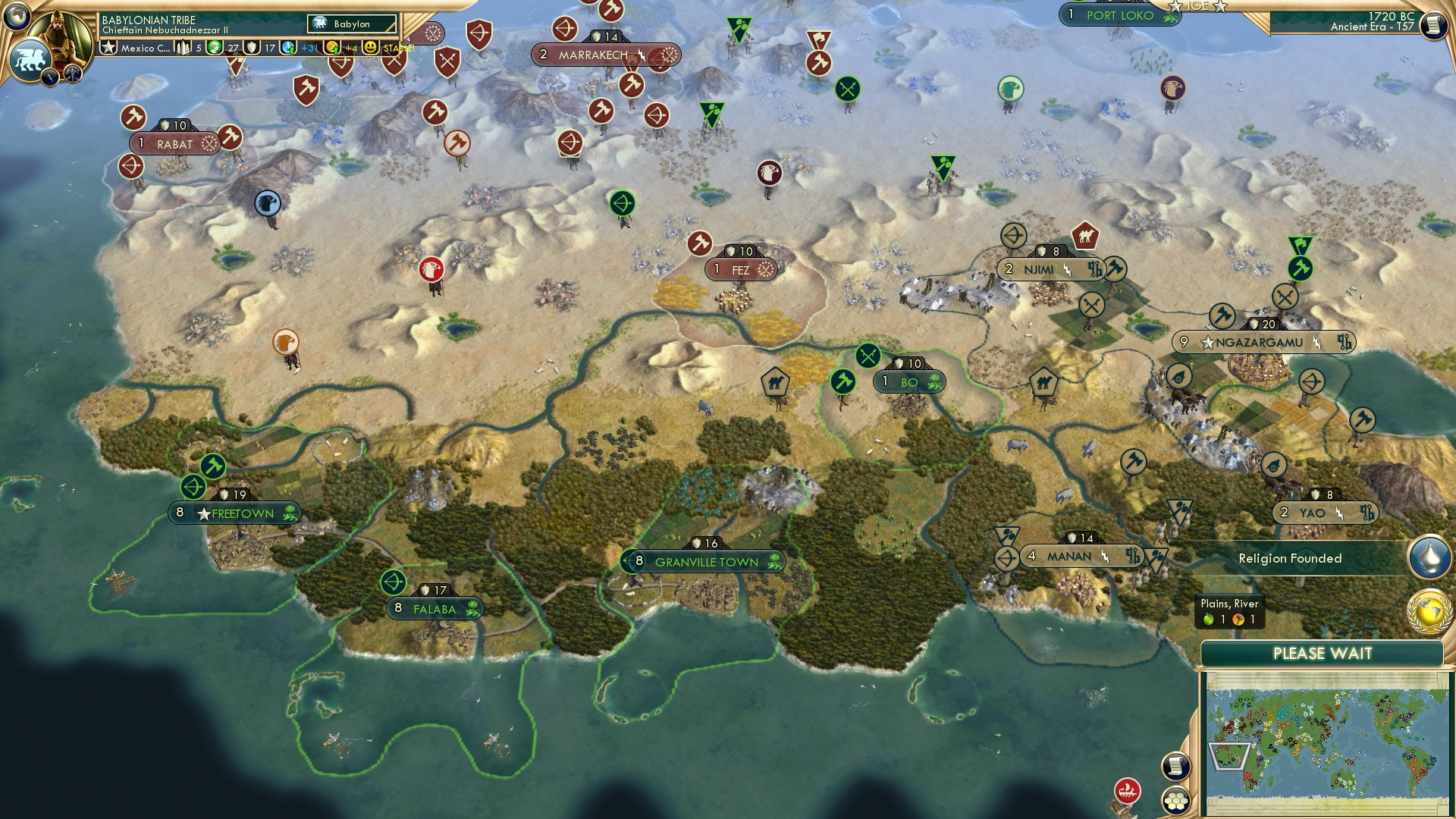Open the golden globe diplomacy icon

pos(1429,613)
